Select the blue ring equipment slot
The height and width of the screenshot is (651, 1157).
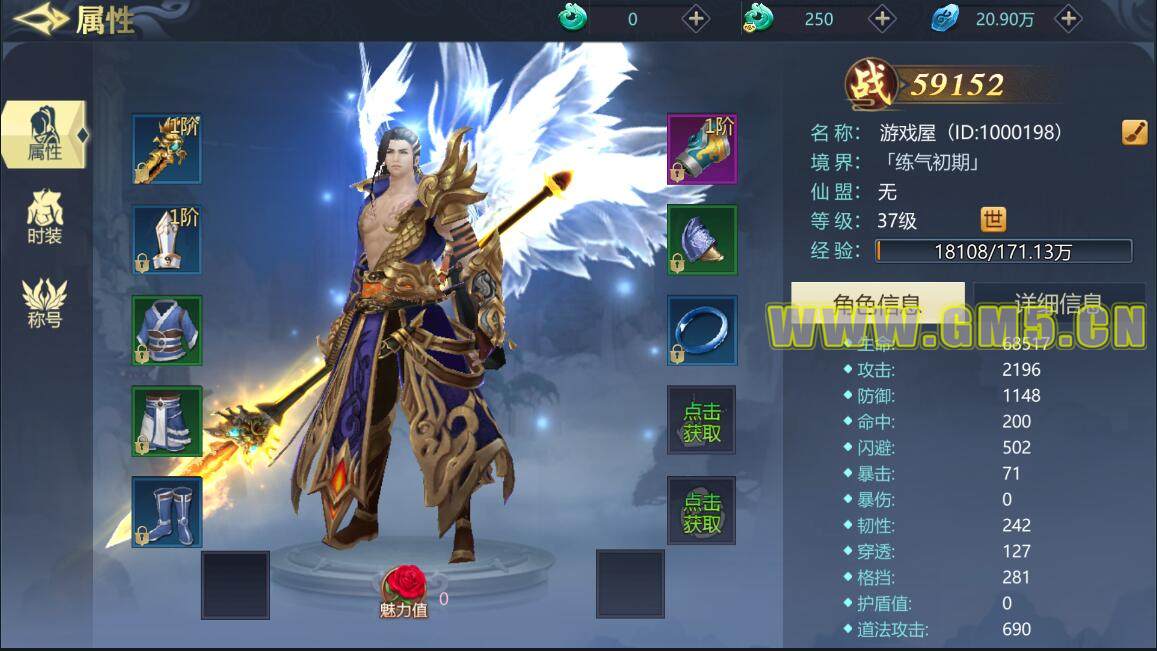(x=702, y=330)
